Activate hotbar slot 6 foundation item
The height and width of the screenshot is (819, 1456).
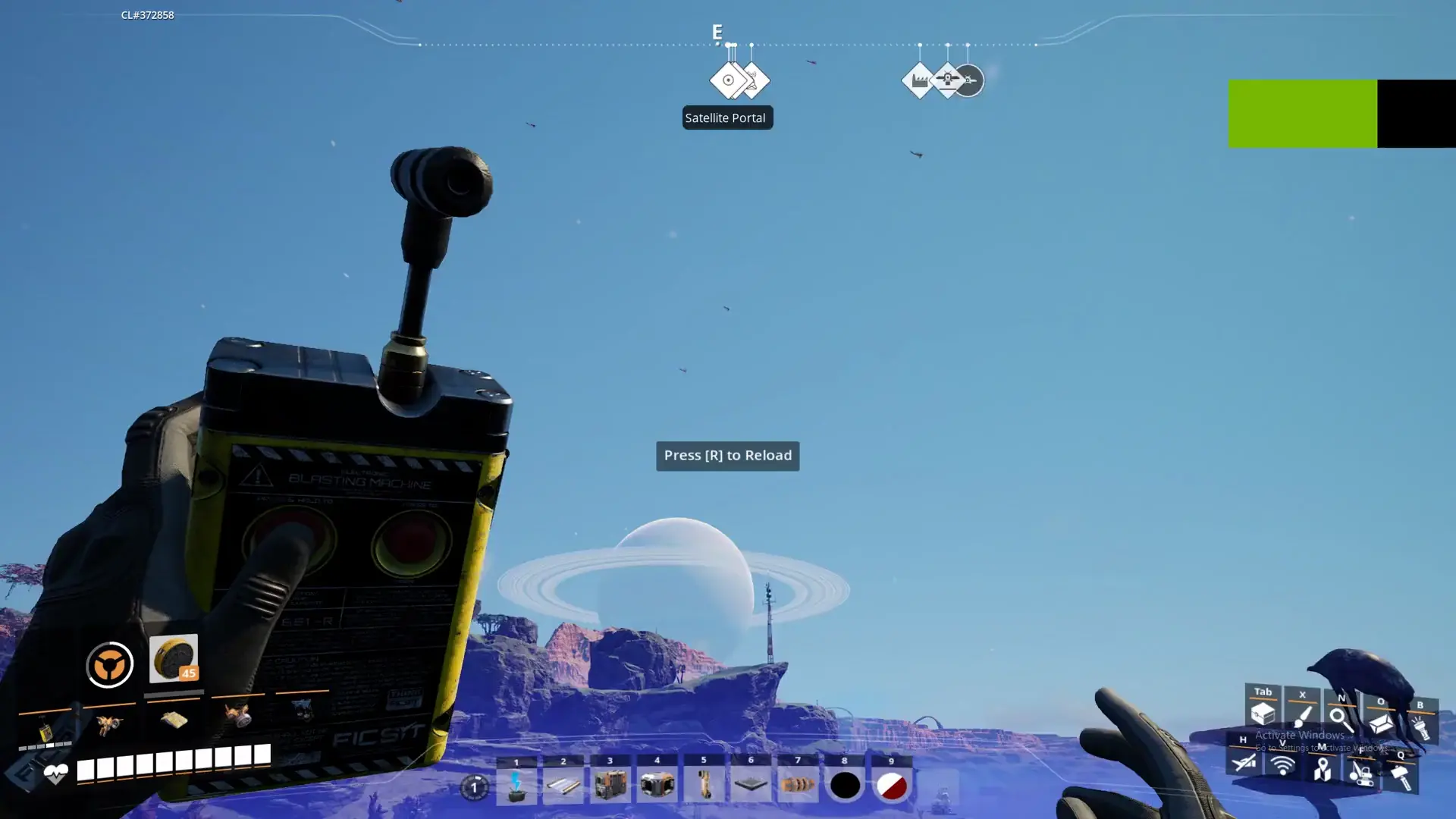tap(751, 785)
